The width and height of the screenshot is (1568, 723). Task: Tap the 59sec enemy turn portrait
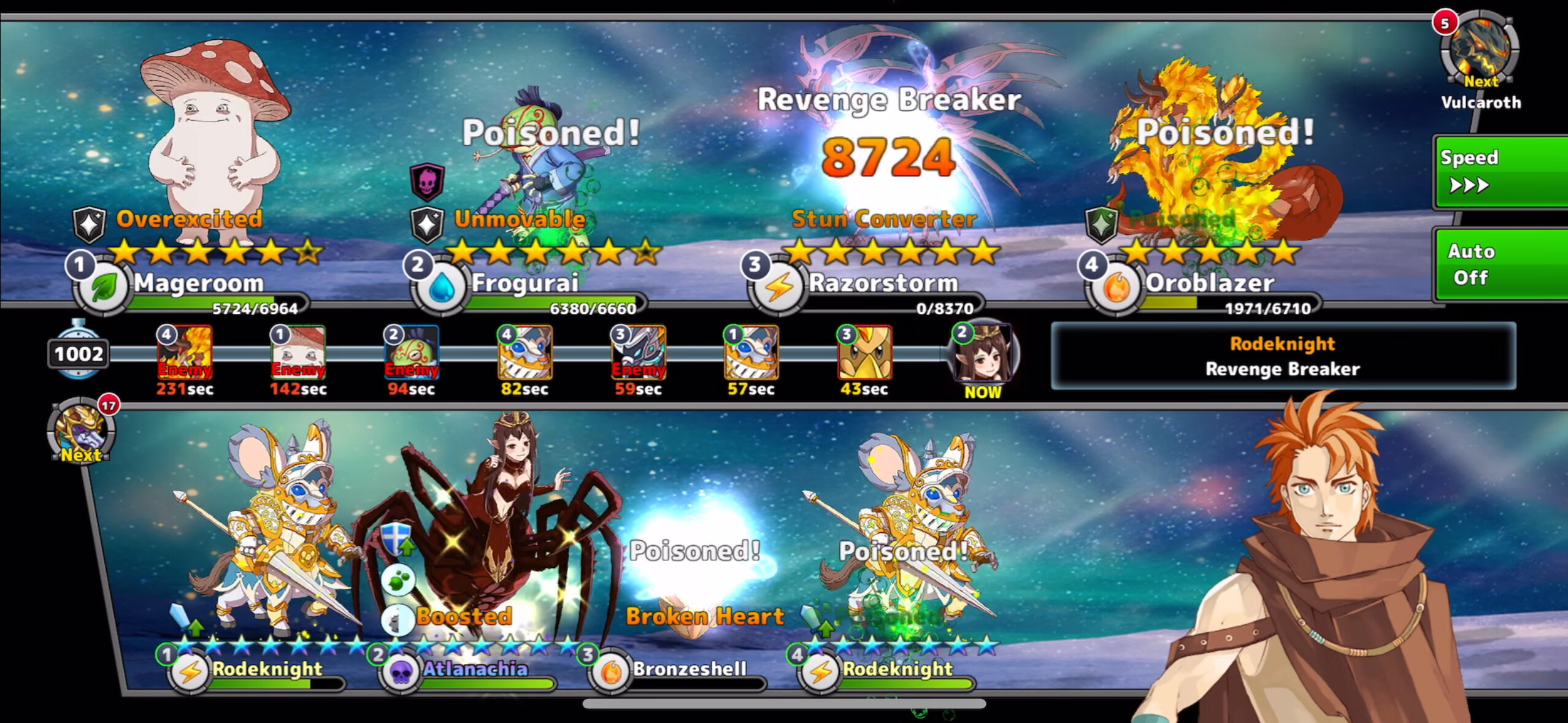click(x=638, y=353)
